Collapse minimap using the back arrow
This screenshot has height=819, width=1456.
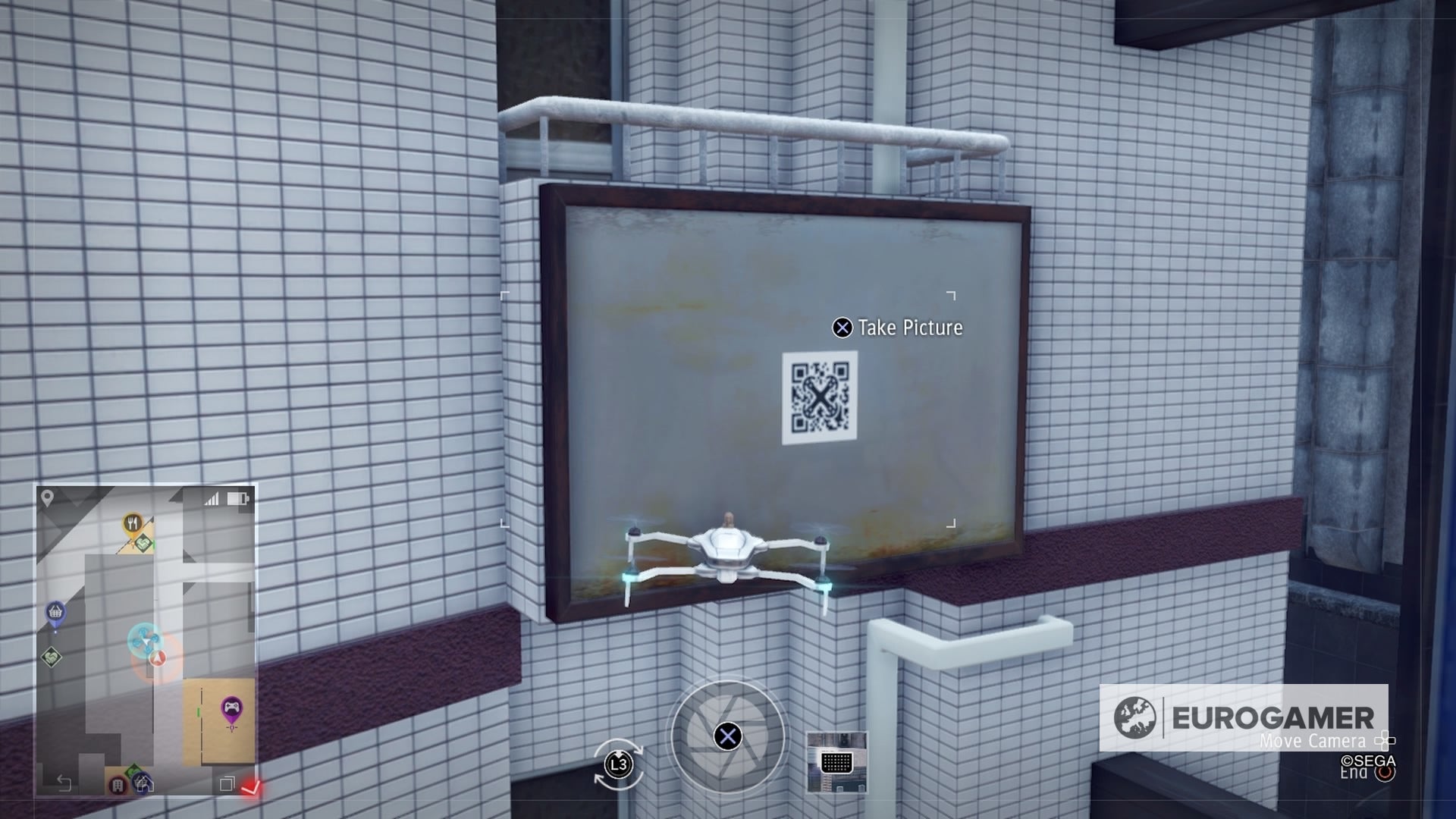(65, 783)
